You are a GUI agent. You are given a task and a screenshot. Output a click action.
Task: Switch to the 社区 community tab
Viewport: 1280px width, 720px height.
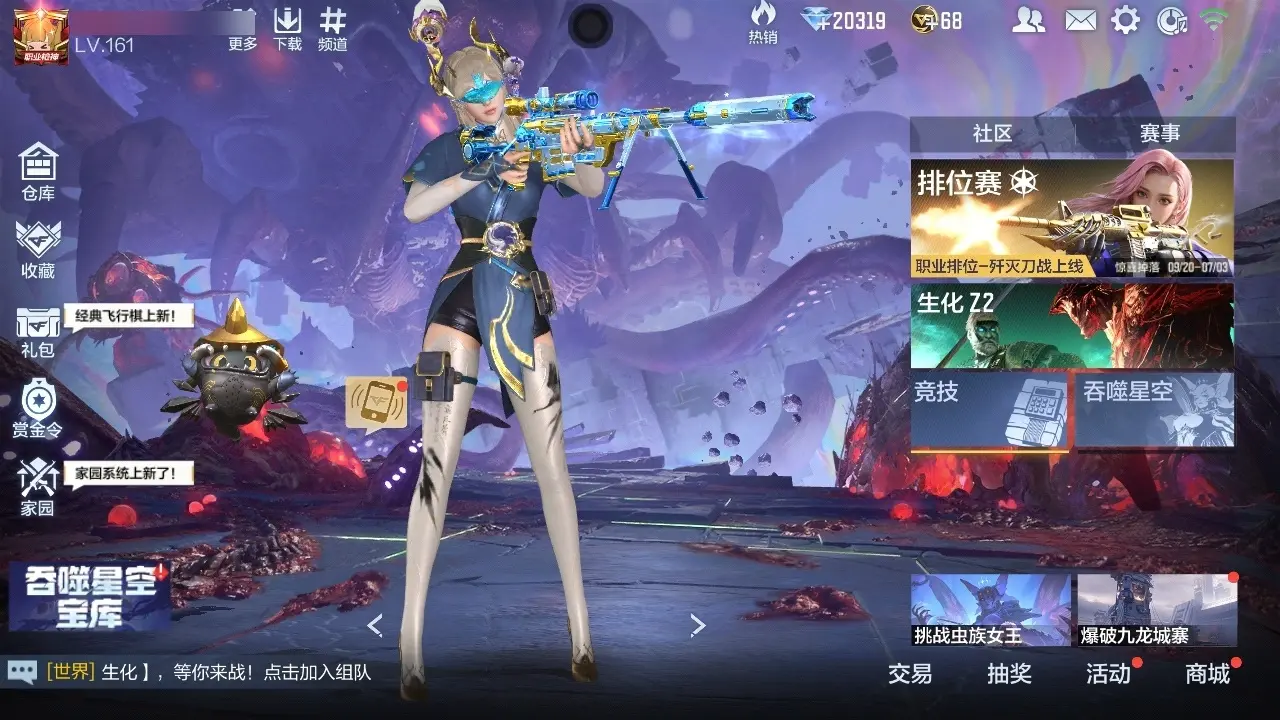coord(992,133)
